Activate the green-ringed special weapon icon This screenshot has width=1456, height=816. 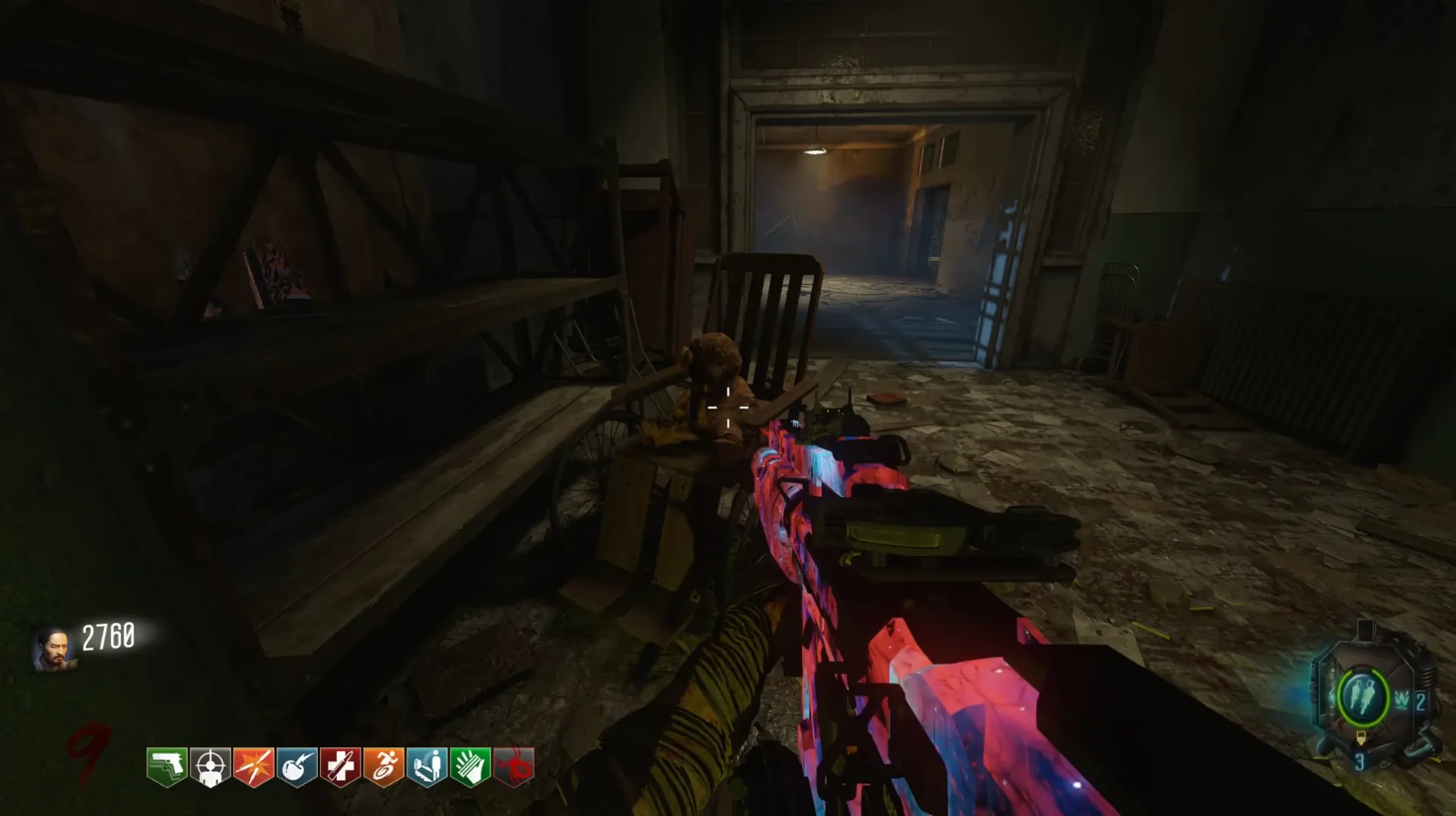click(x=1363, y=696)
